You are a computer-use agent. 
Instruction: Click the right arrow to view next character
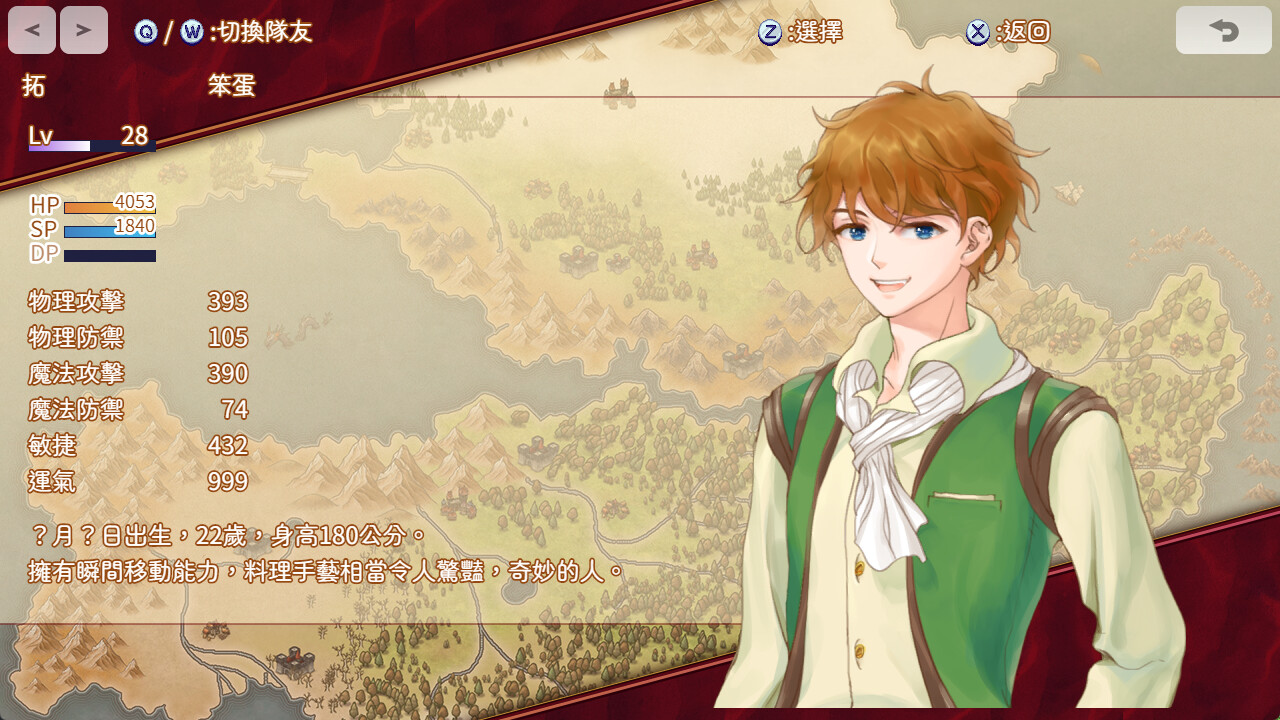83,29
